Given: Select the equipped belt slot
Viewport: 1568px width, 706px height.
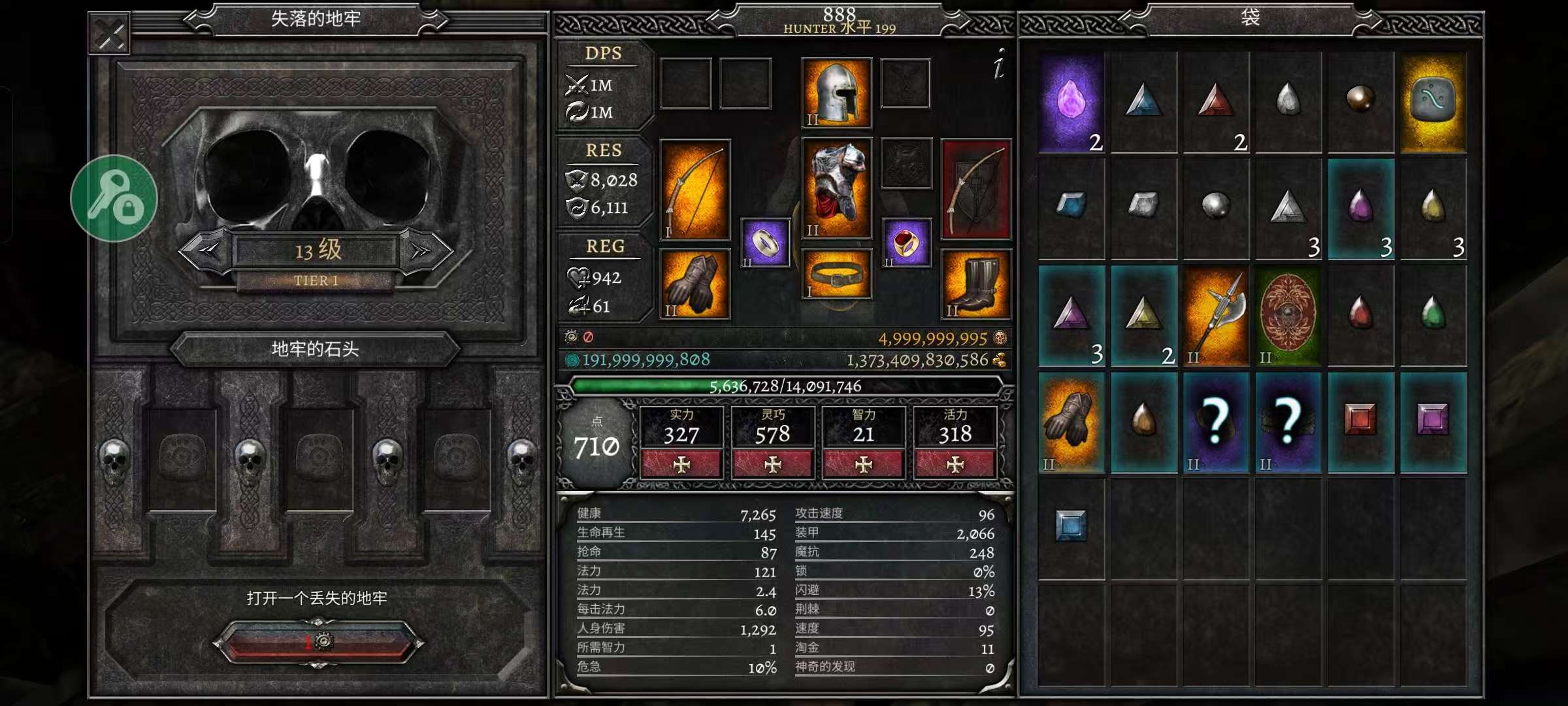Looking at the screenshot, I should (x=836, y=274).
